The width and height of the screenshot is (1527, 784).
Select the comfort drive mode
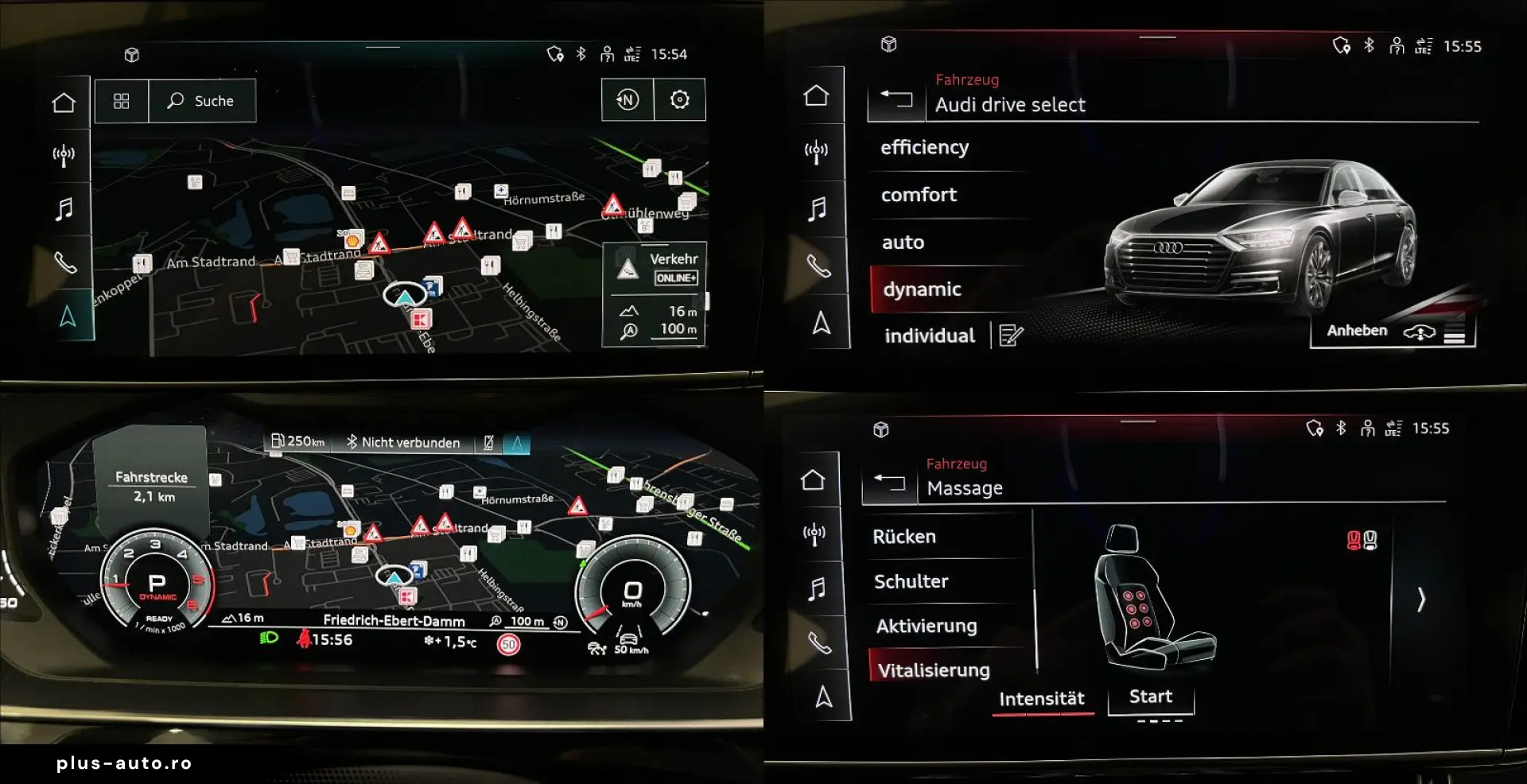point(919,194)
